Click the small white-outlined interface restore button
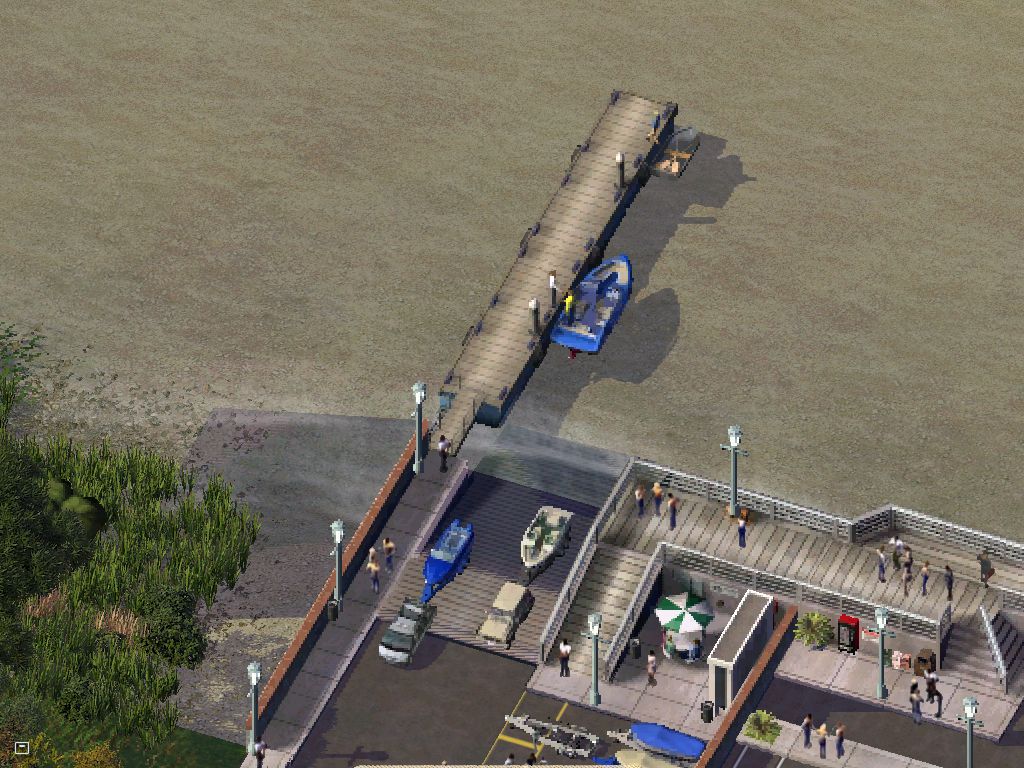 [22, 747]
